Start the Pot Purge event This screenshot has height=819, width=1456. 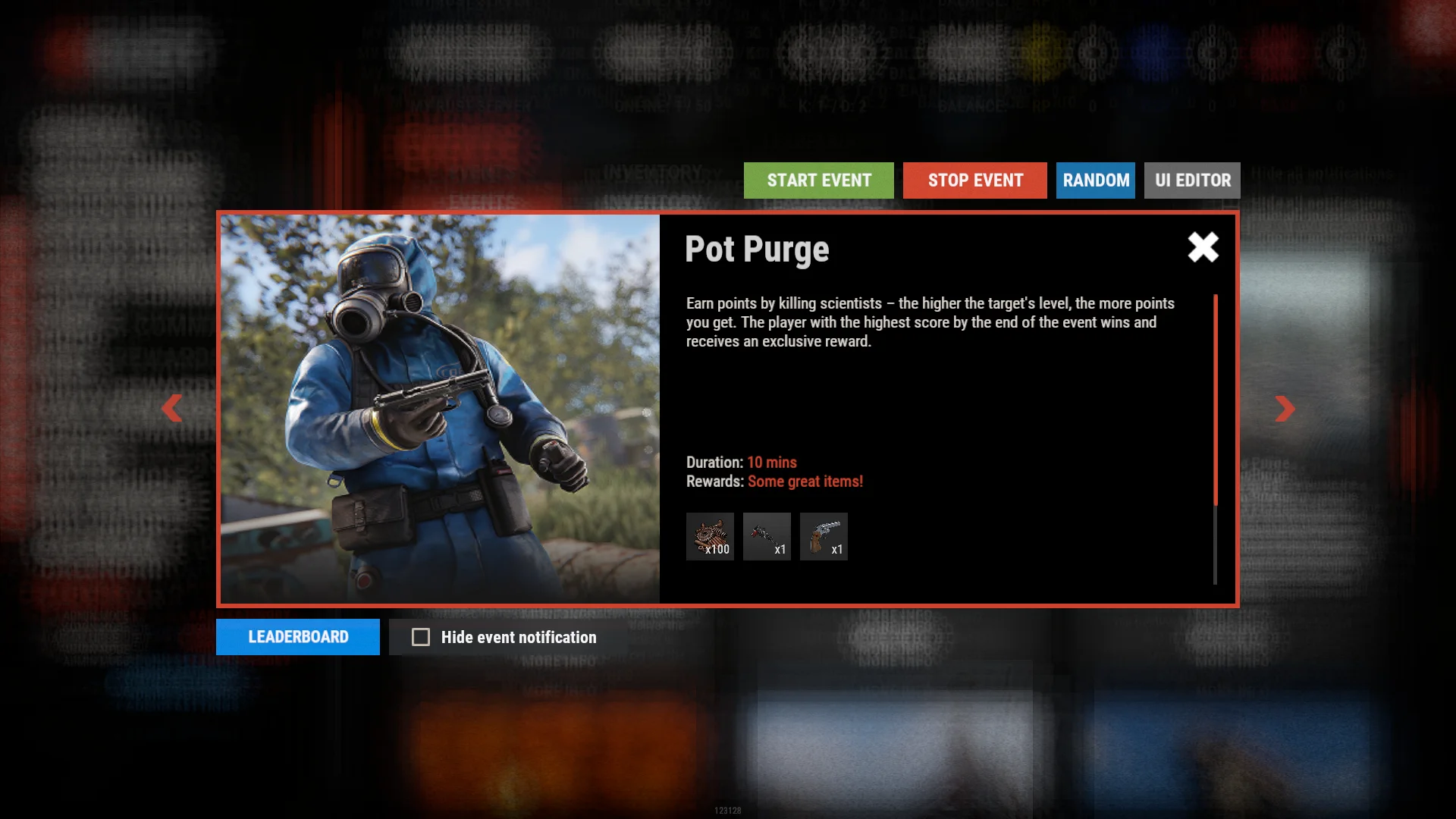coord(818,180)
